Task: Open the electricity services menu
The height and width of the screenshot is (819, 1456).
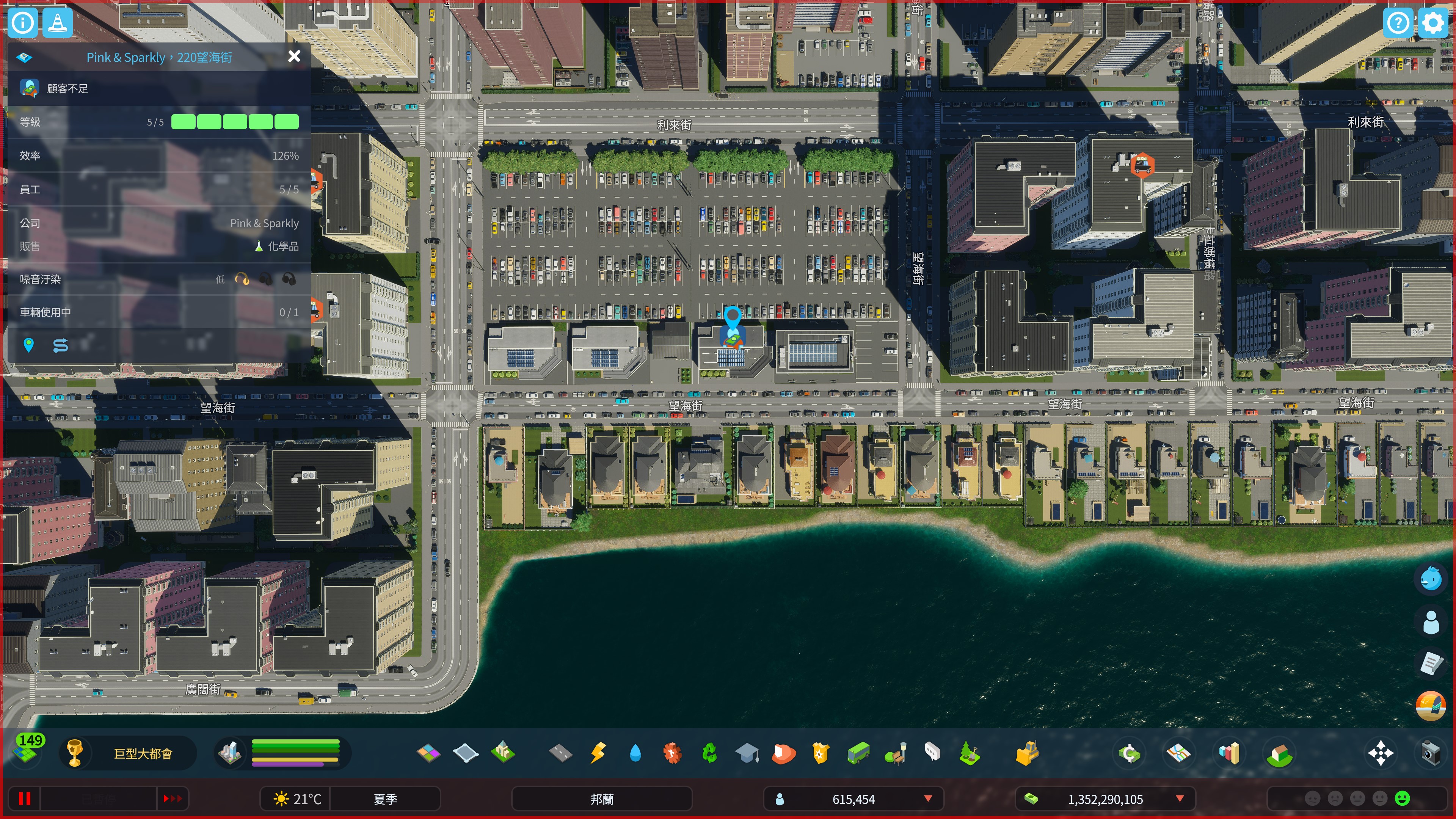Action: 598,753
